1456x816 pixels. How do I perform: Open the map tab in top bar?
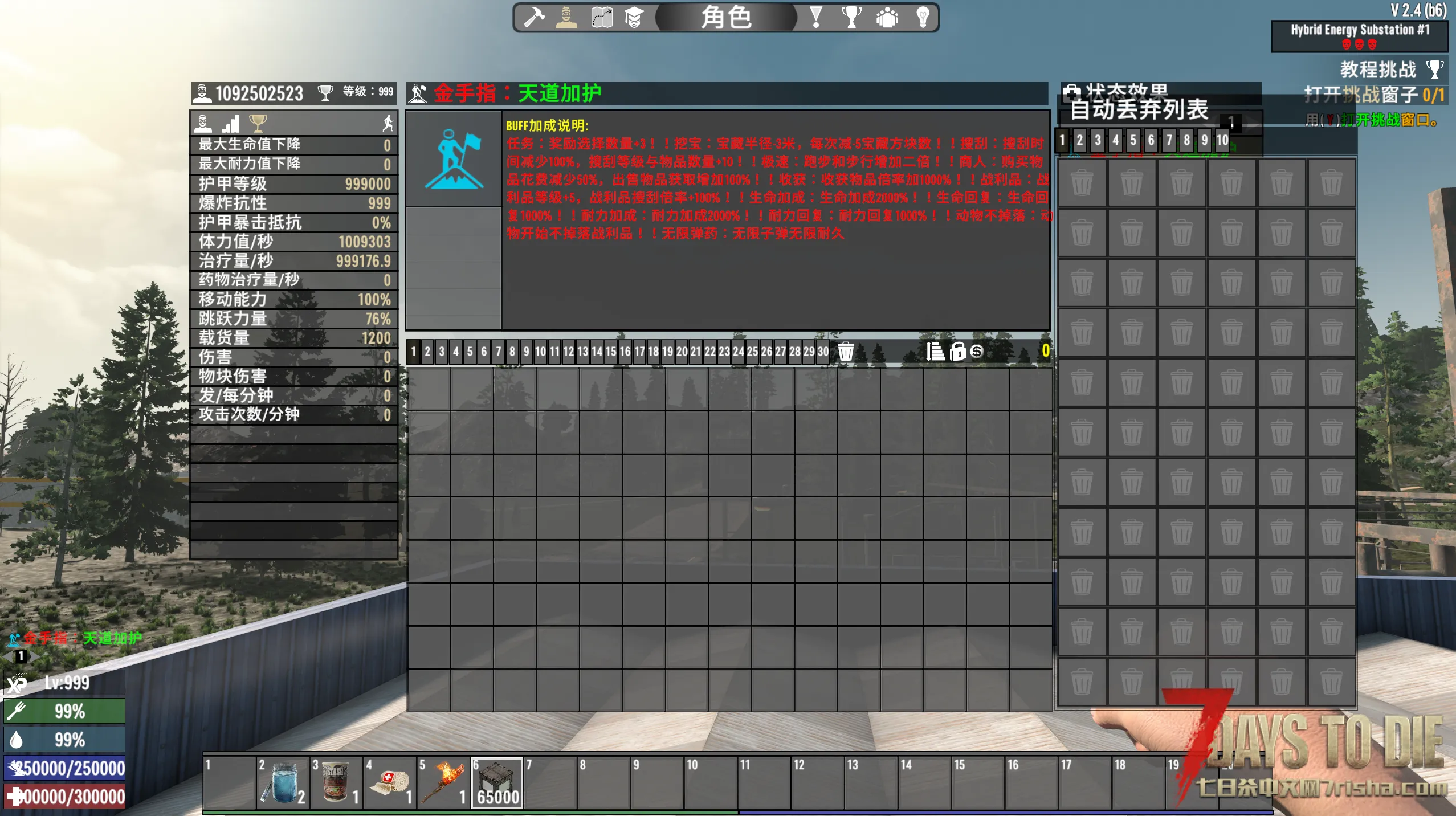[x=601, y=17]
